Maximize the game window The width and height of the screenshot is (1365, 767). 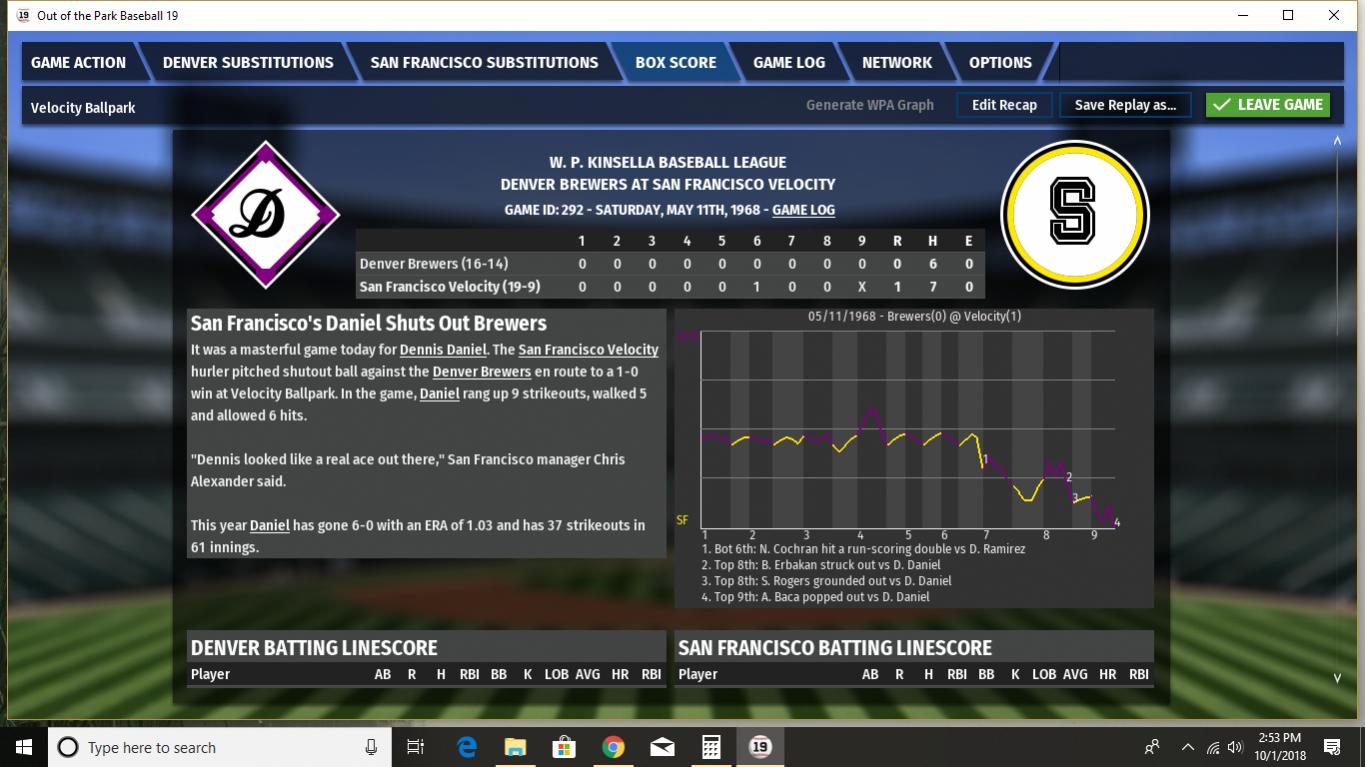click(x=1288, y=15)
